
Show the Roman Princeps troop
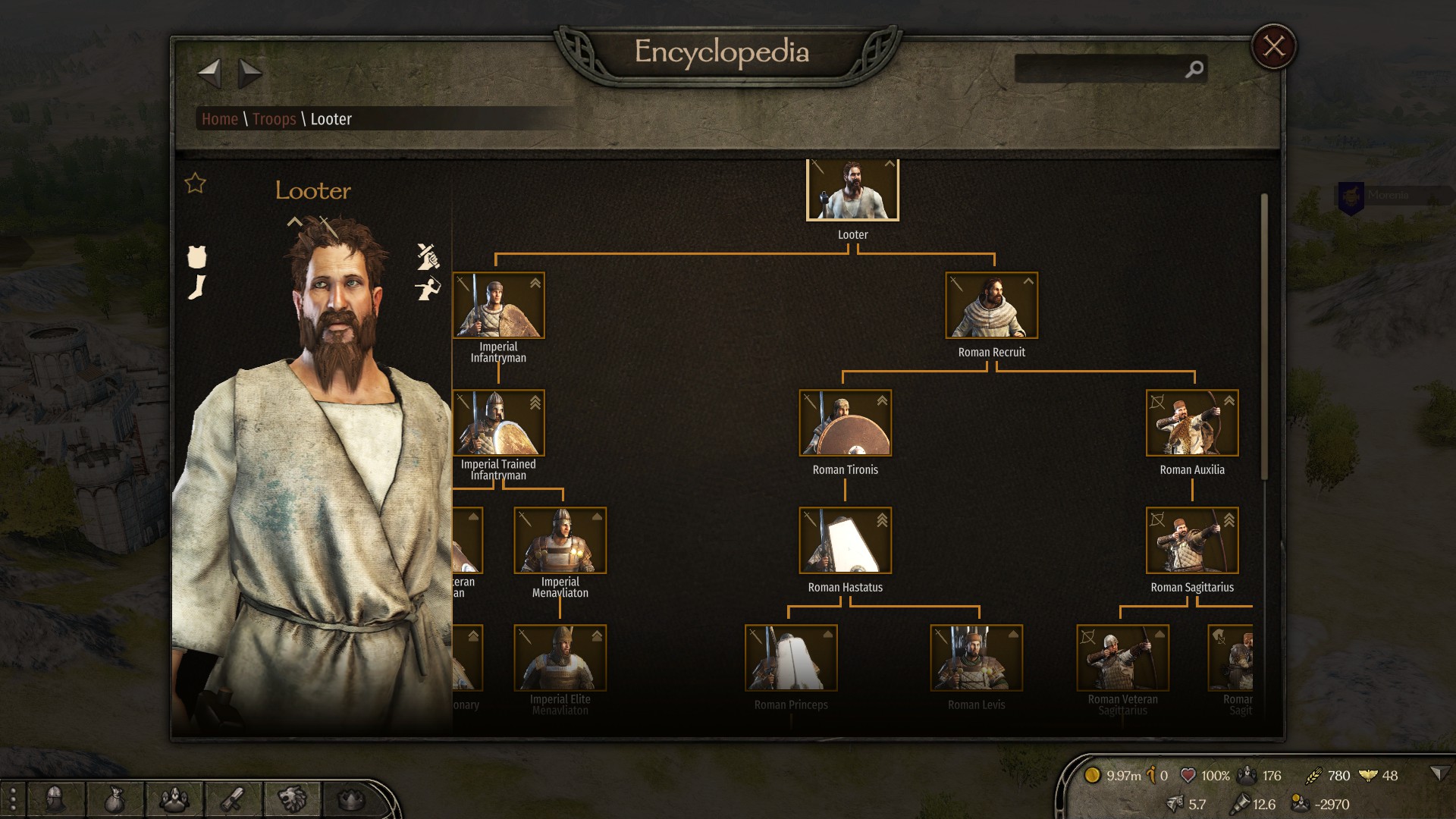click(x=791, y=658)
